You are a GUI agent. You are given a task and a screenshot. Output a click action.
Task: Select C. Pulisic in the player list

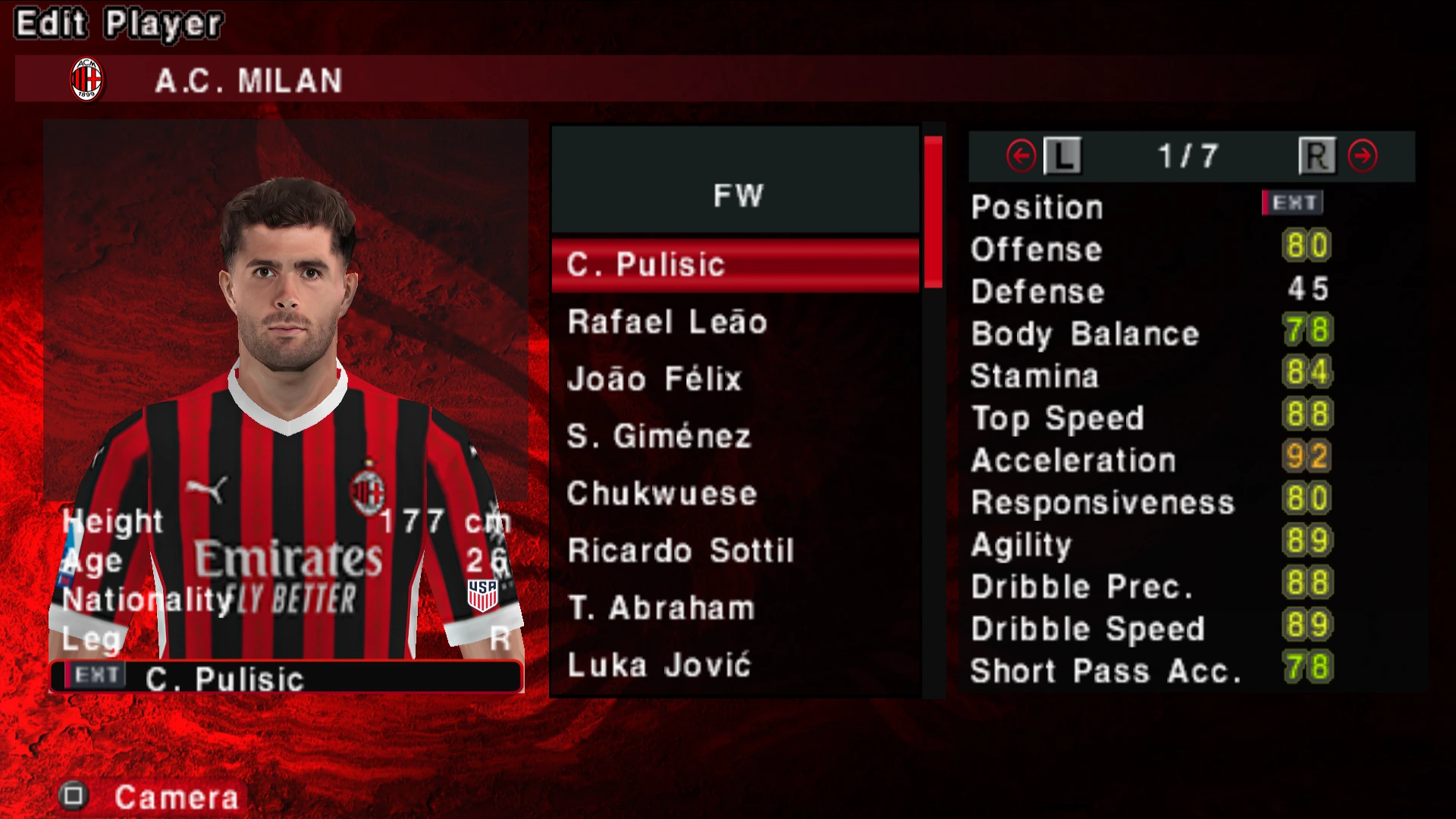pyautogui.click(x=734, y=265)
